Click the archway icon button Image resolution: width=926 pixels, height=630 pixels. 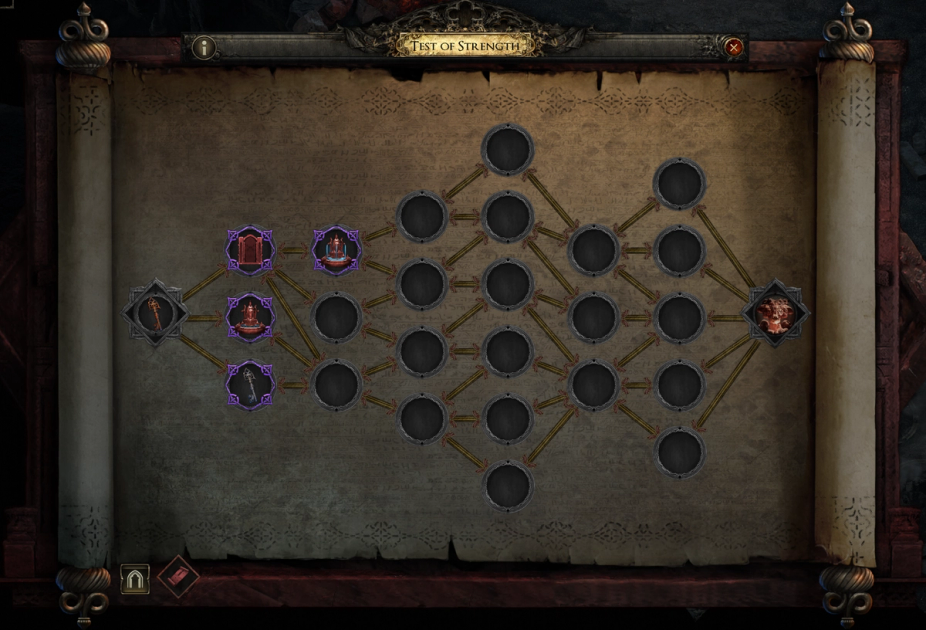tap(135, 578)
